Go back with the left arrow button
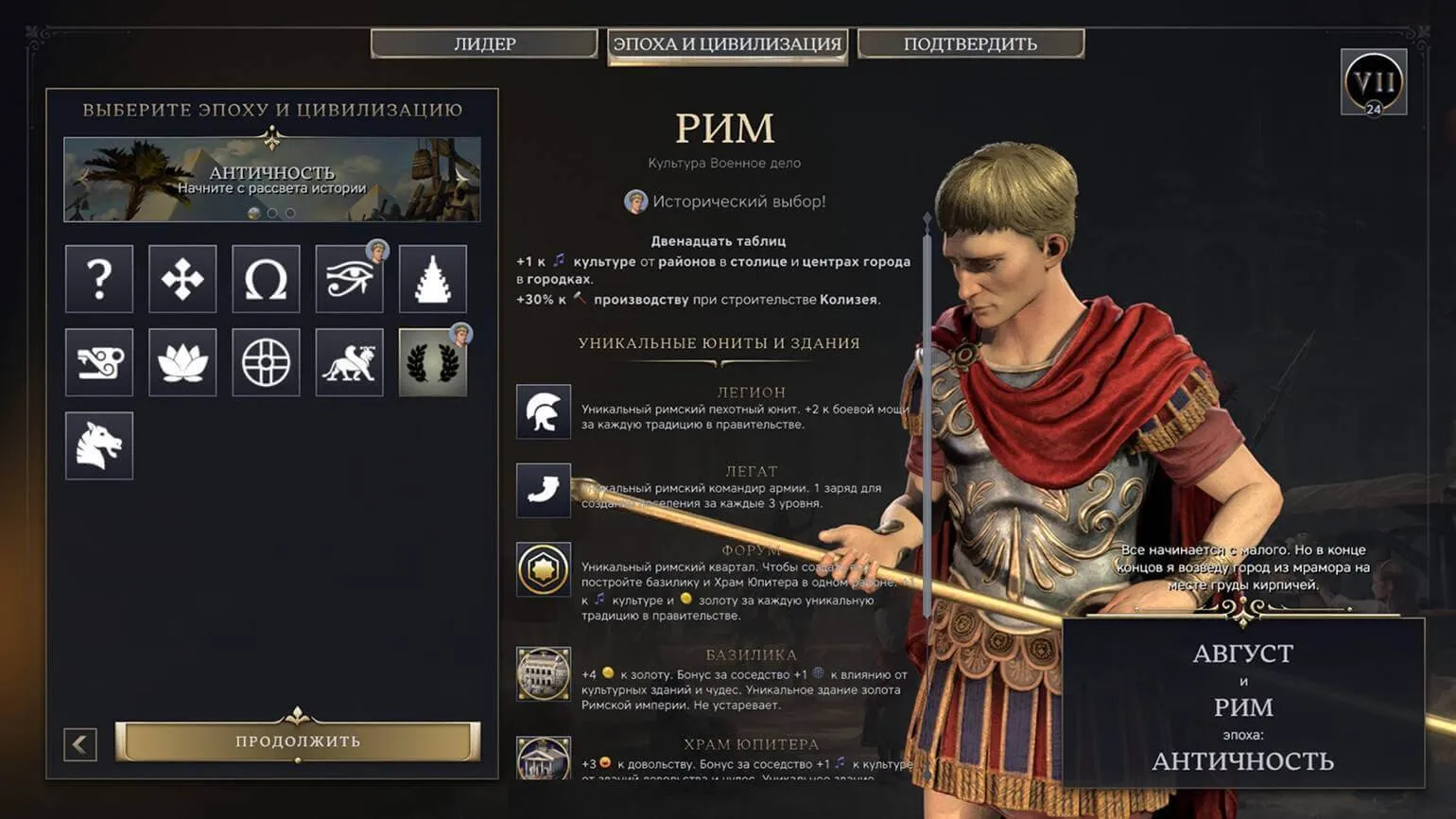Viewport: 1456px width, 819px height. 80,744
